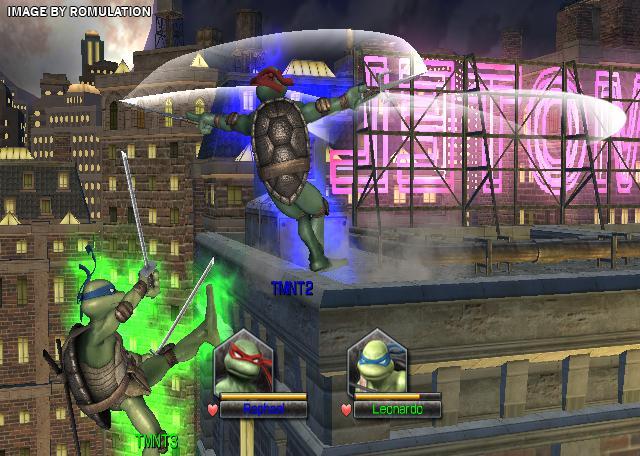Select Raphael's red-masked portrait

click(241, 362)
